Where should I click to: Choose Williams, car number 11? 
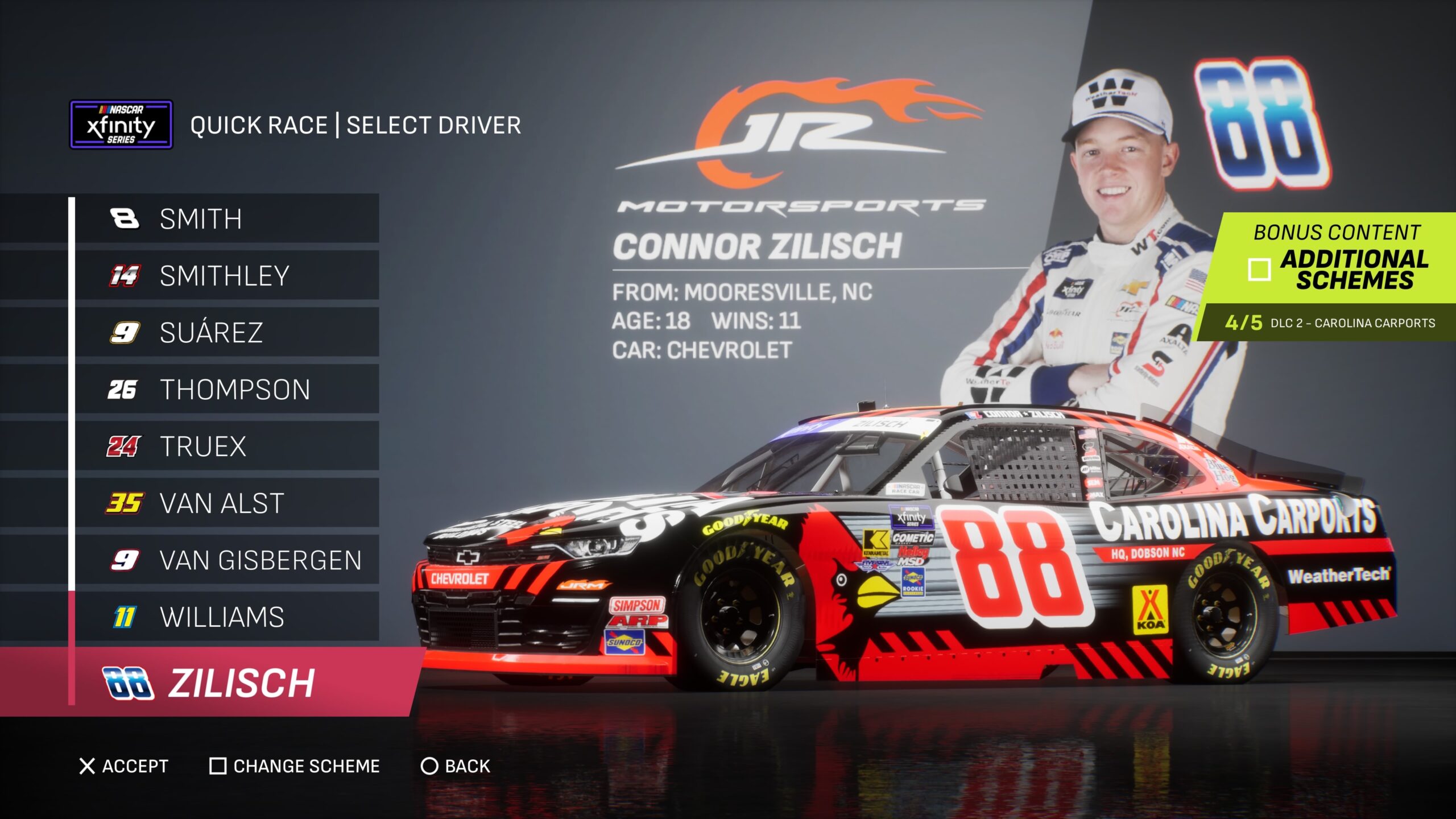tap(226, 617)
